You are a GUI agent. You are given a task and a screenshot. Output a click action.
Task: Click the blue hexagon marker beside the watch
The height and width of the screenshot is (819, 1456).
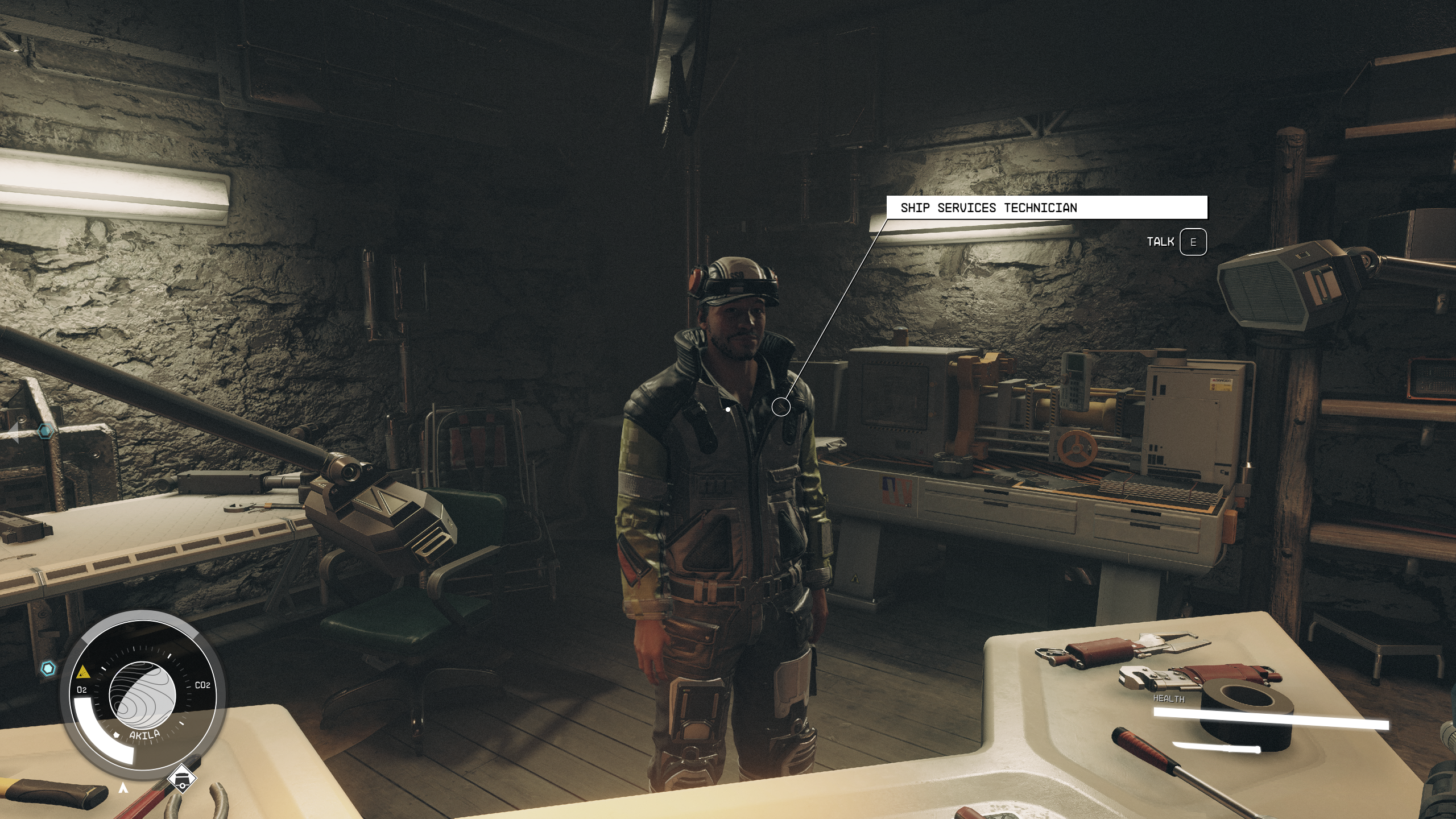[49, 668]
